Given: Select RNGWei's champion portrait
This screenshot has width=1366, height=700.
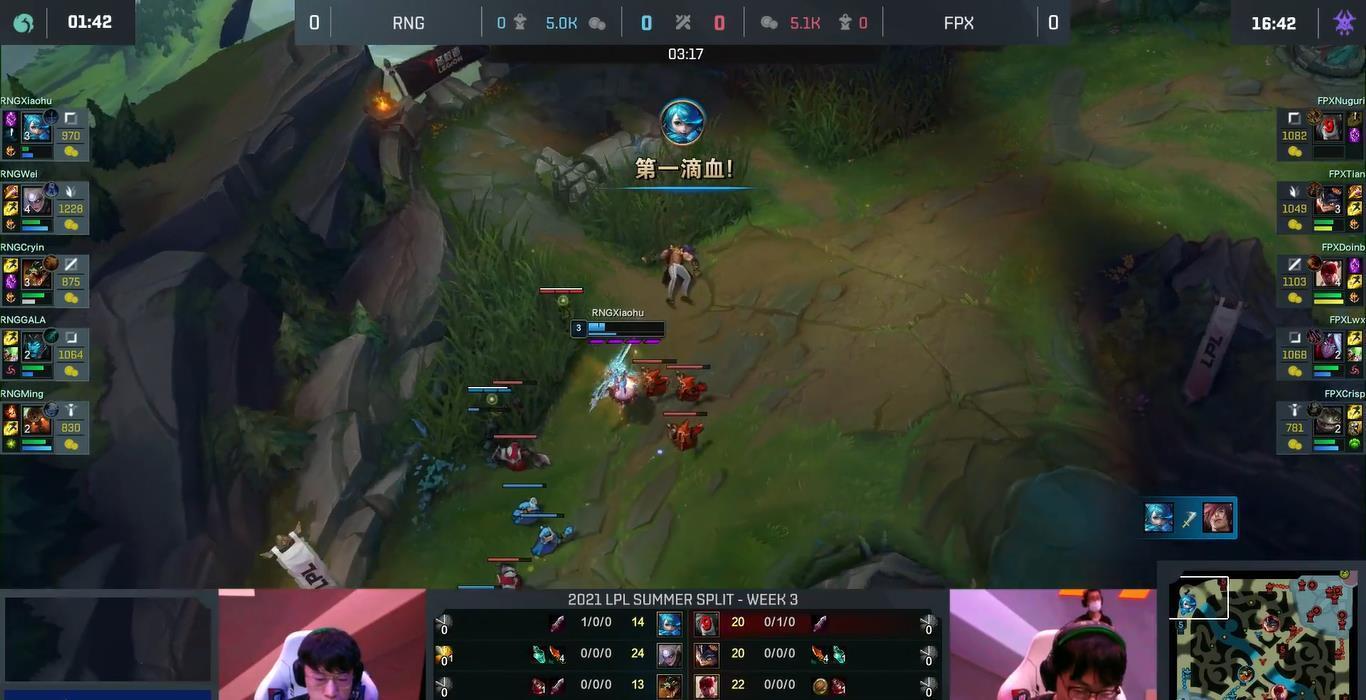Looking at the screenshot, I should coord(36,200).
